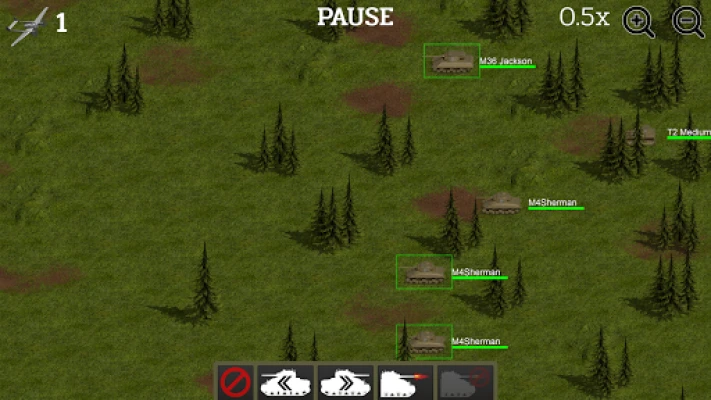Select the unboxed M4Sherman tank

(x=500, y=203)
